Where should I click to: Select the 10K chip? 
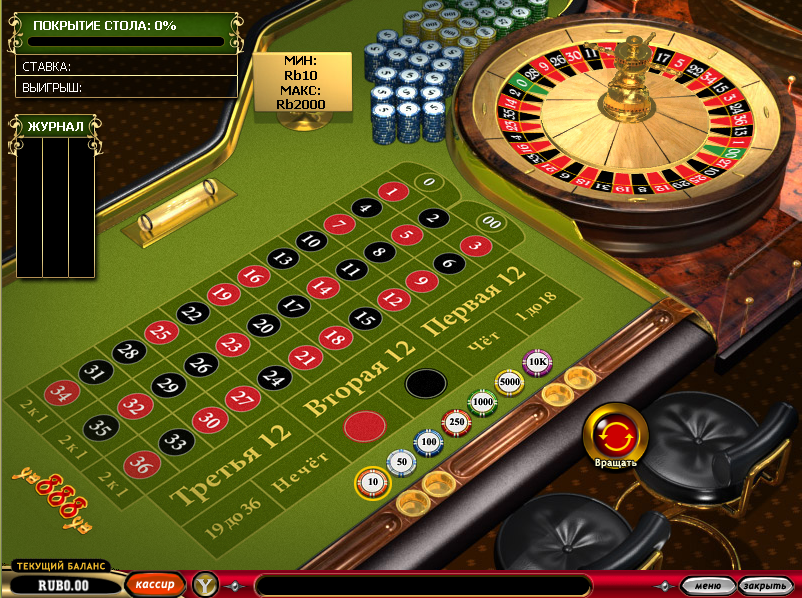coord(538,361)
